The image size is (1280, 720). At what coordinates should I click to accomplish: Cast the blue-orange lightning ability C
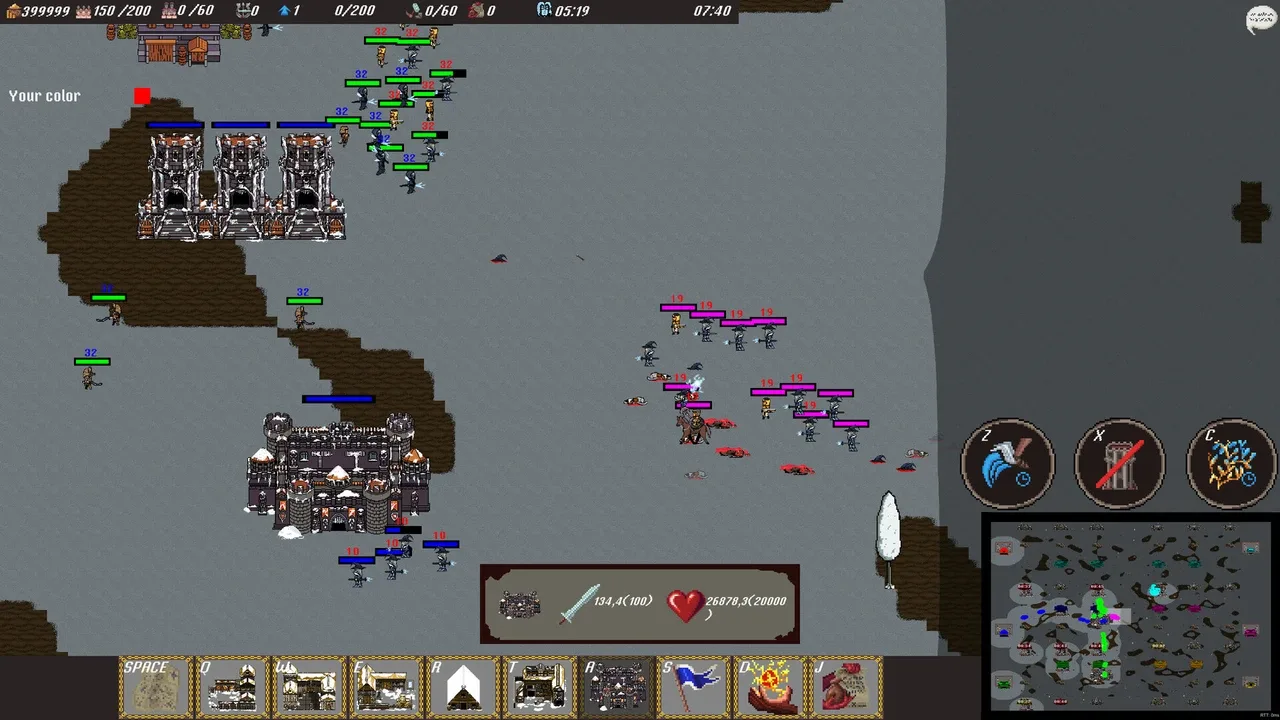[1232, 464]
